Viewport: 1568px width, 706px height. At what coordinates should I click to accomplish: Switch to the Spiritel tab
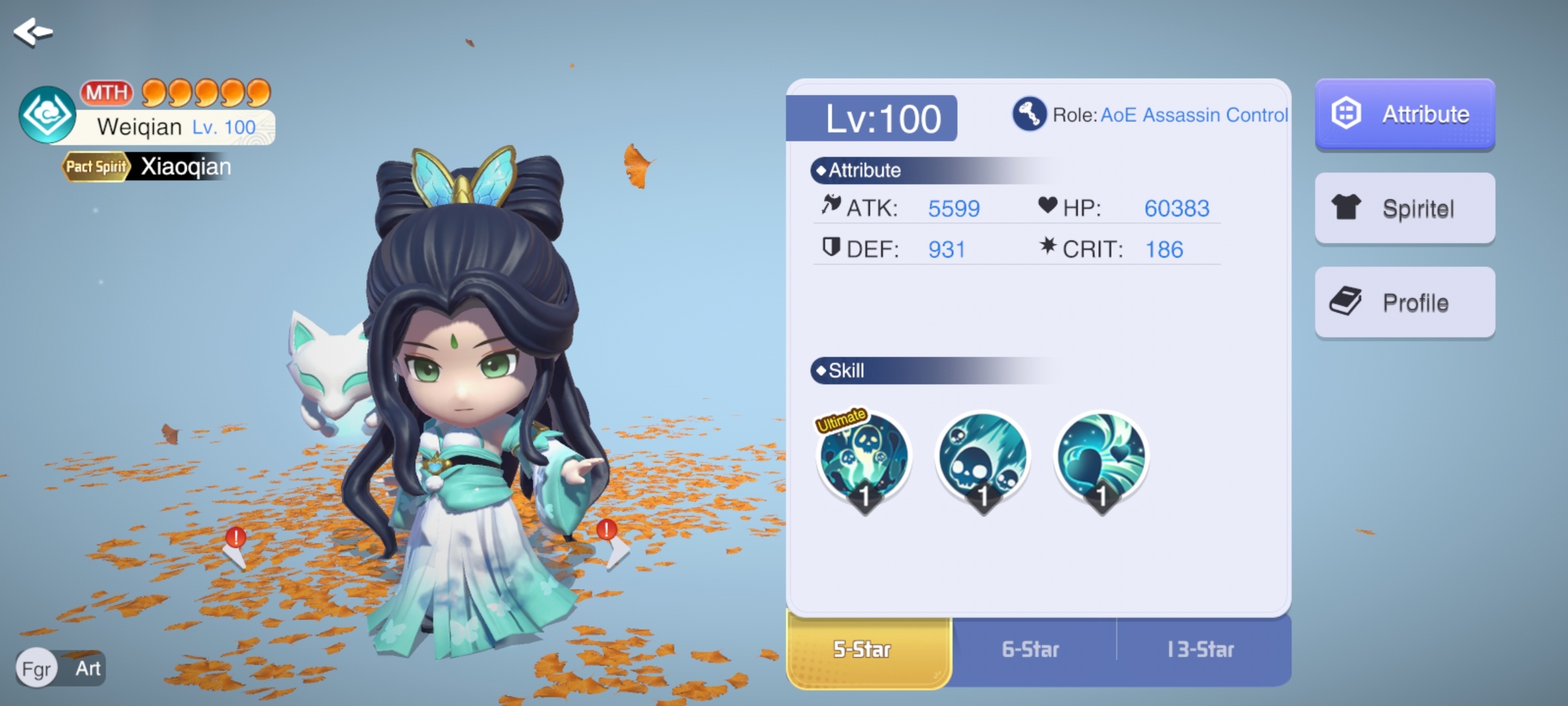click(x=1405, y=209)
